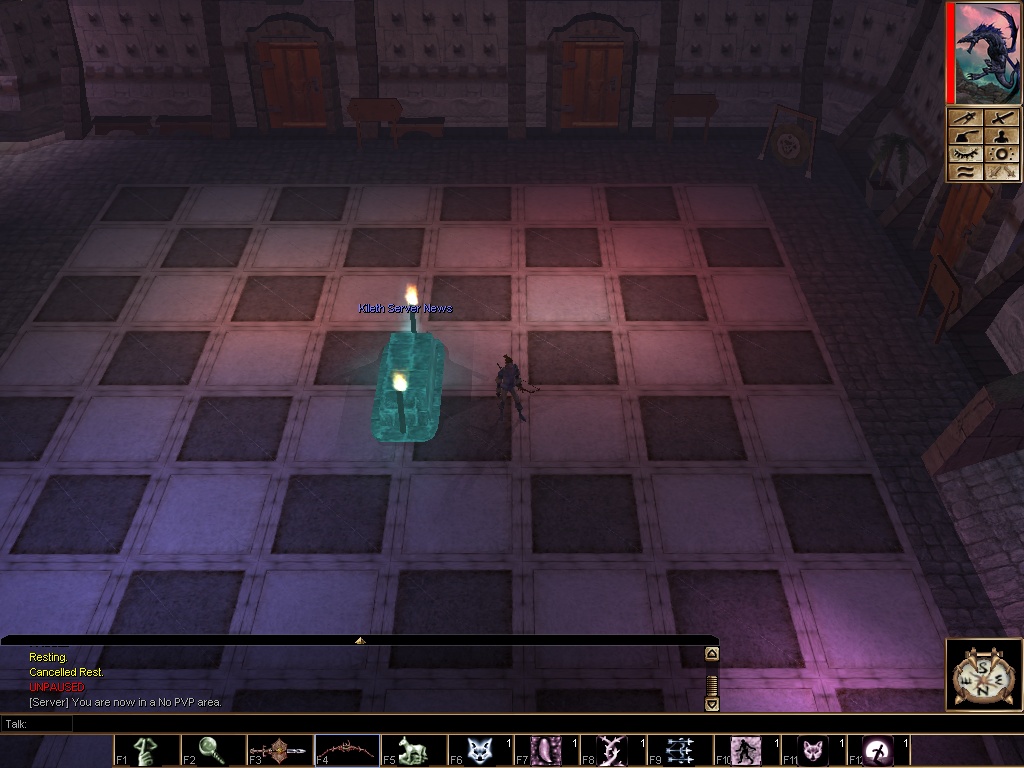Click the closed eye rest button

click(x=966, y=154)
